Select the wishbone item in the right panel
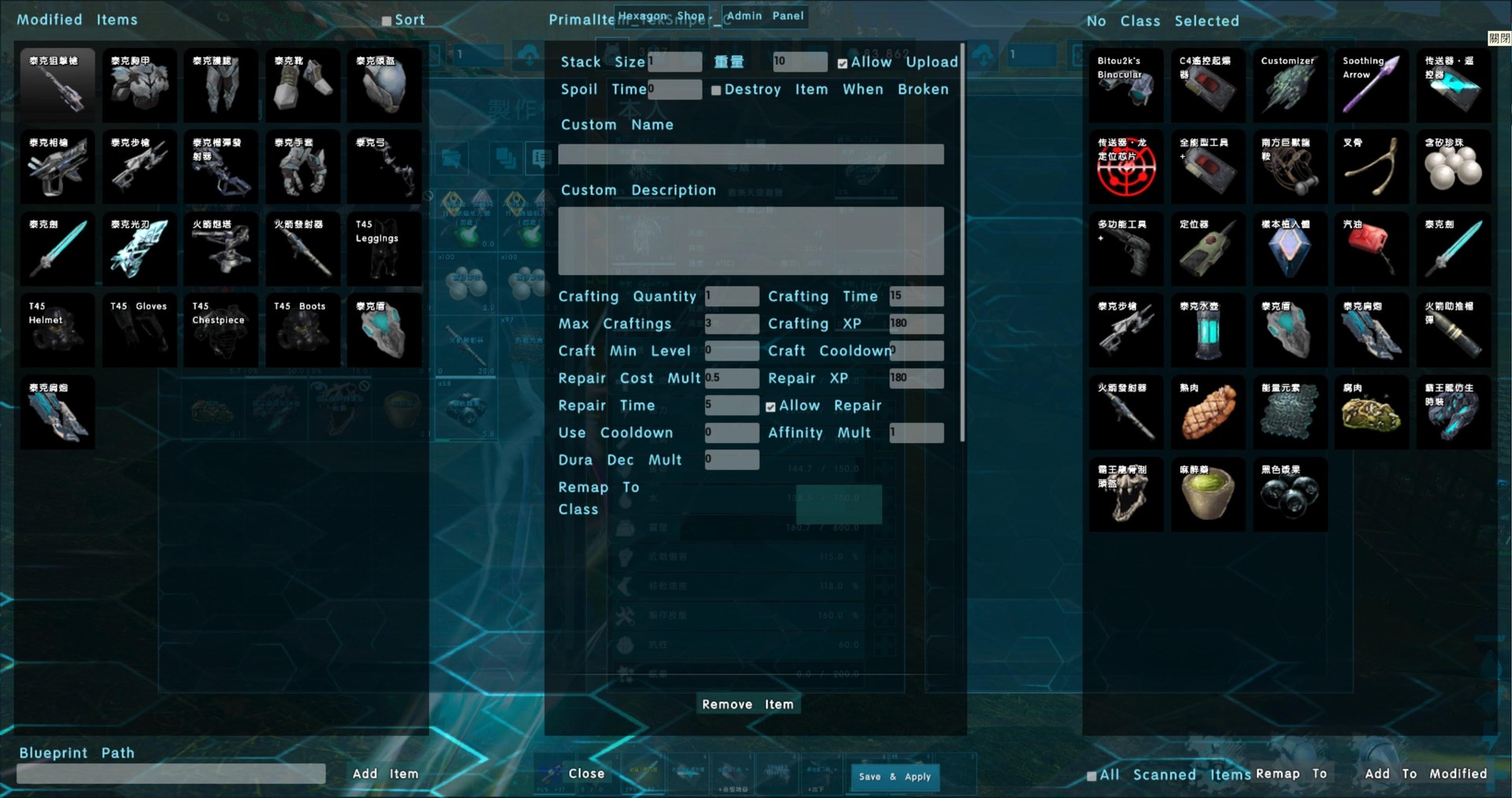1512x798 pixels. (x=1371, y=166)
